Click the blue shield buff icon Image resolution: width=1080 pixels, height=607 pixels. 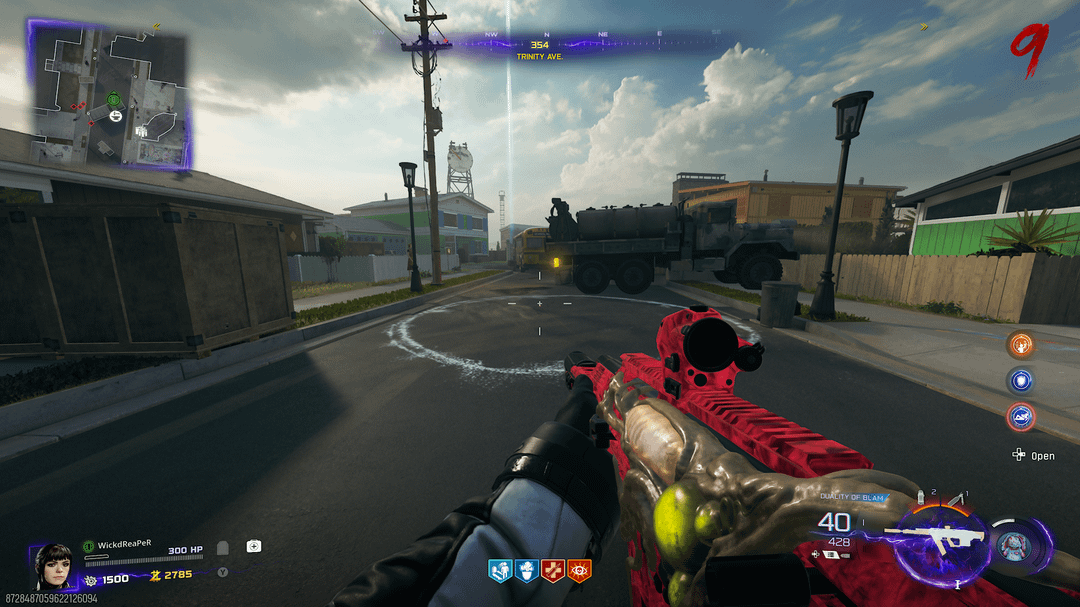(1021, 381)
